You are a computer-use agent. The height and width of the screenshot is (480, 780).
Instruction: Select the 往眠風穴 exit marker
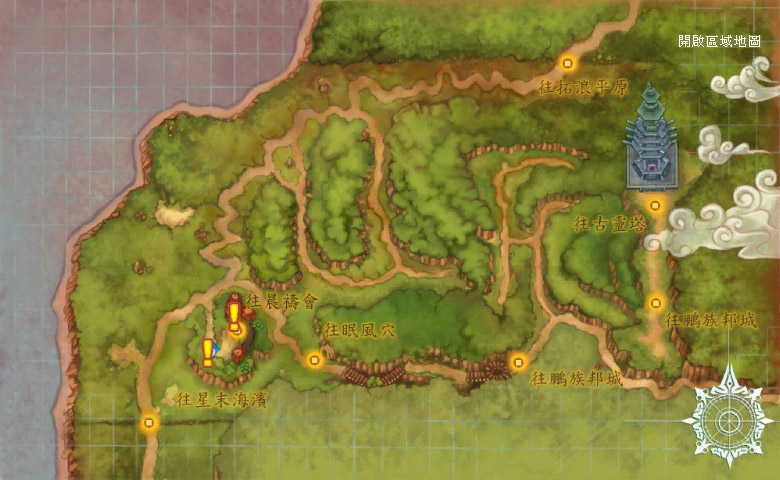coord(315,359)
